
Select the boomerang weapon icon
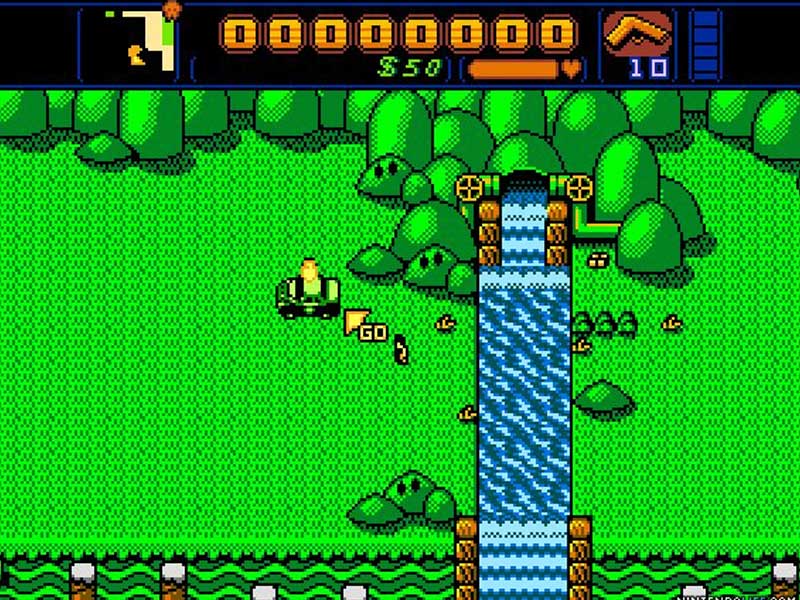coord(634,35)
